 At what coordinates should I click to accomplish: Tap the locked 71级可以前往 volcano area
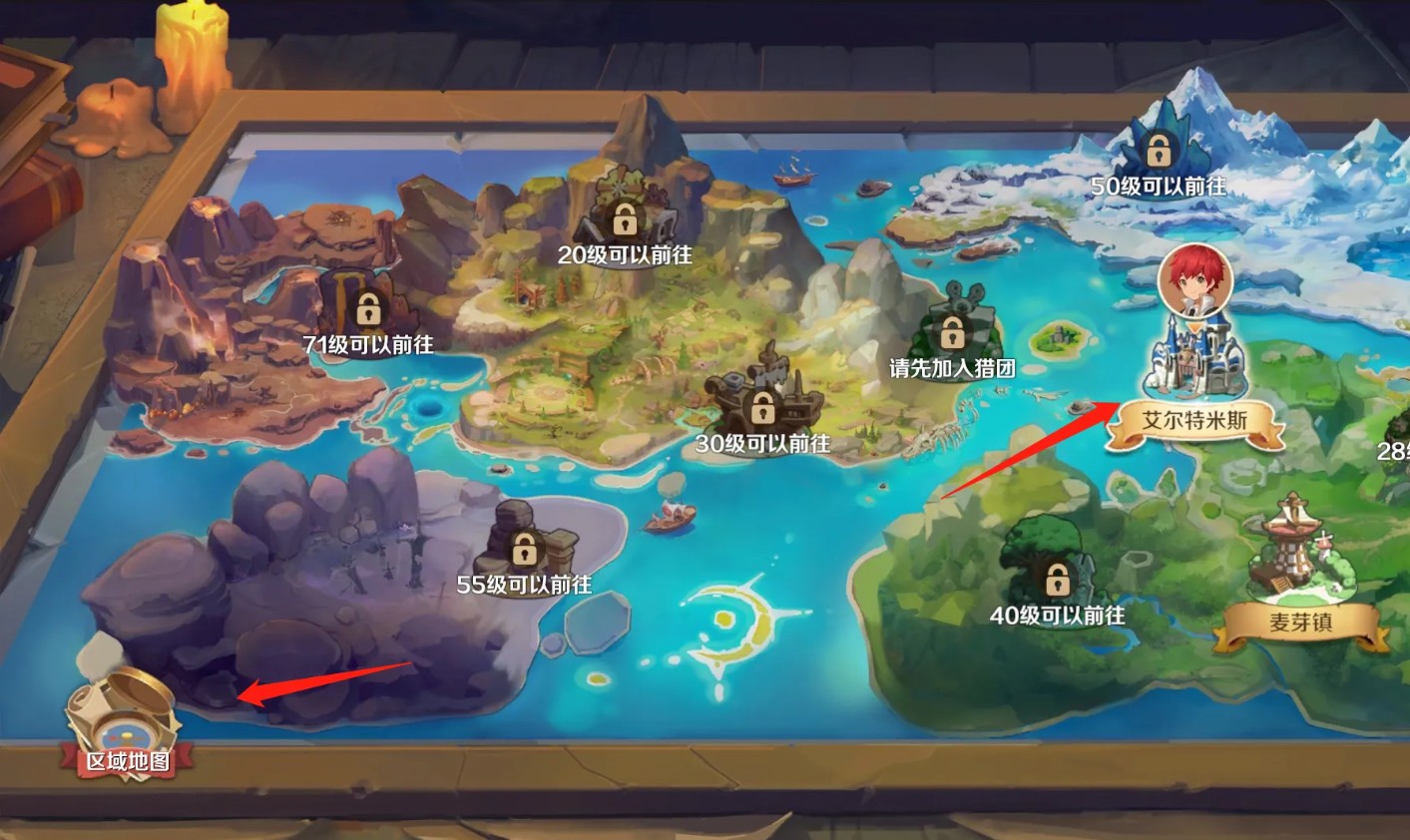pyautogui.click(x=368, y=308)
